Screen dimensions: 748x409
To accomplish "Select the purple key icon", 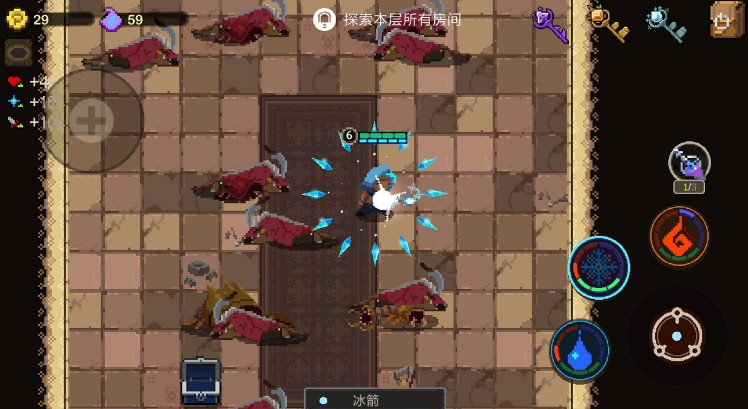I will [x=550, y=23].
